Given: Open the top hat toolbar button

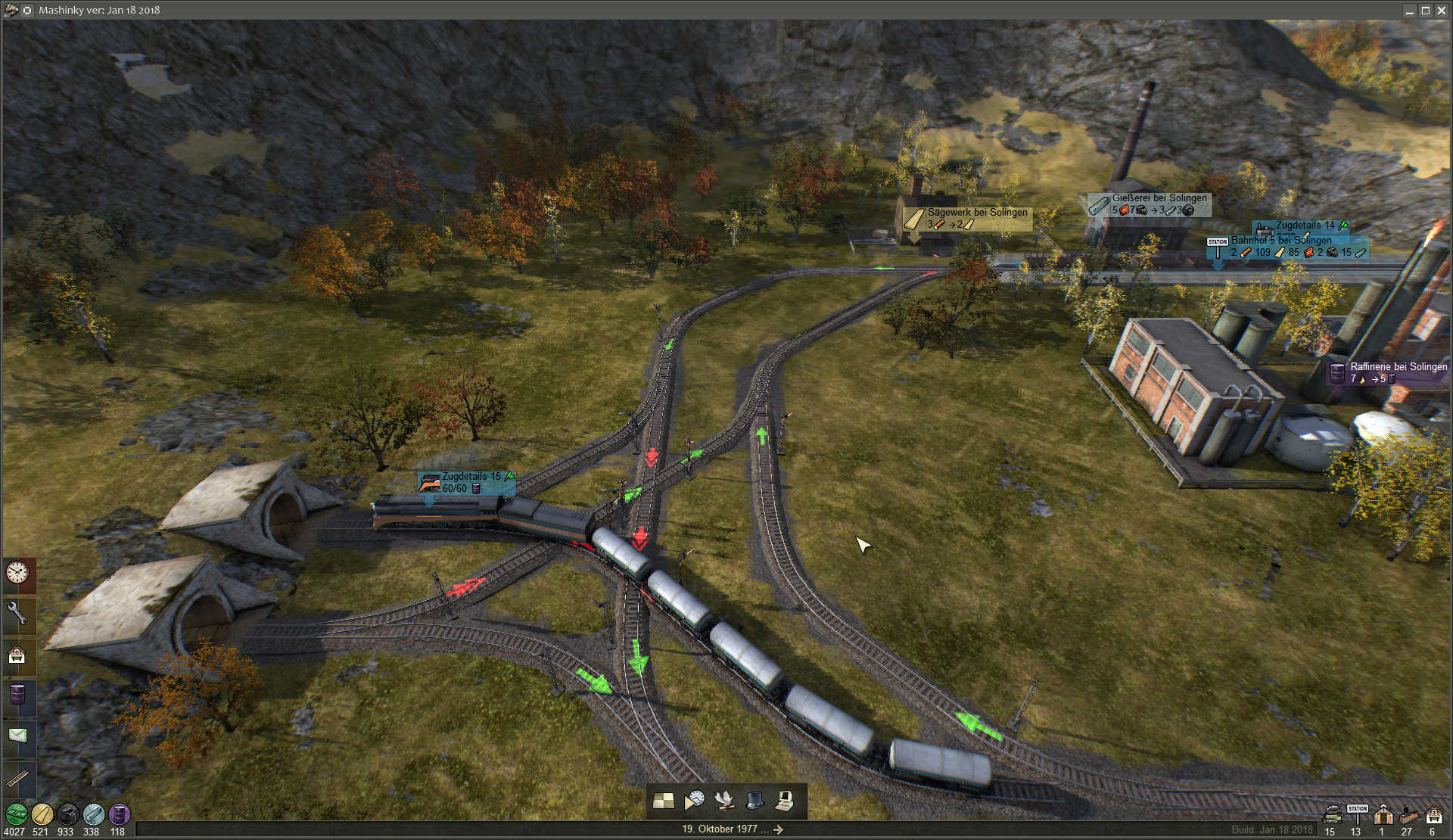Looking at the screenshot, I should 755,801.
